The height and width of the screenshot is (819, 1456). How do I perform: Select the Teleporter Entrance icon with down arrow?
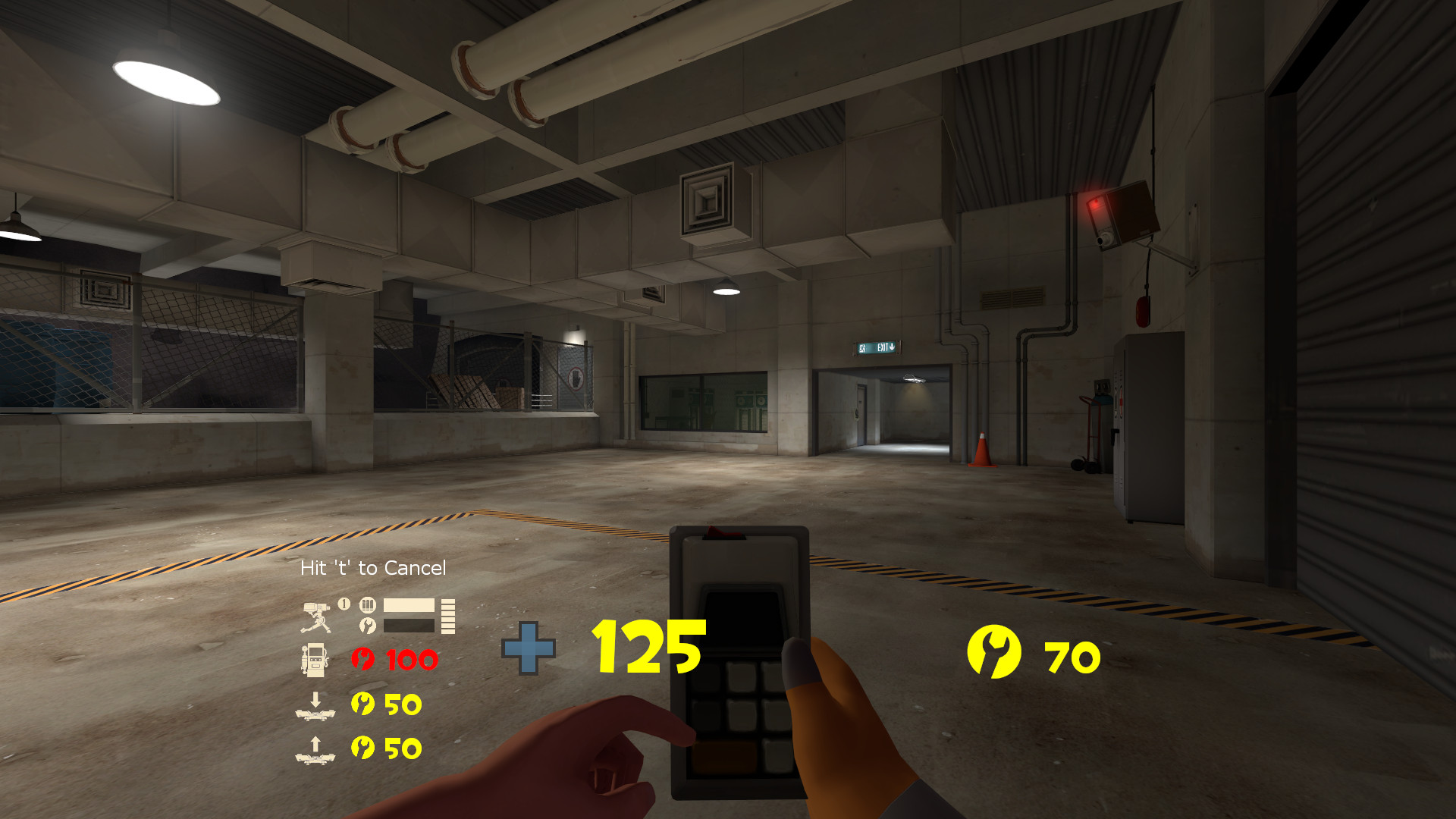click(x=315, y=707)
